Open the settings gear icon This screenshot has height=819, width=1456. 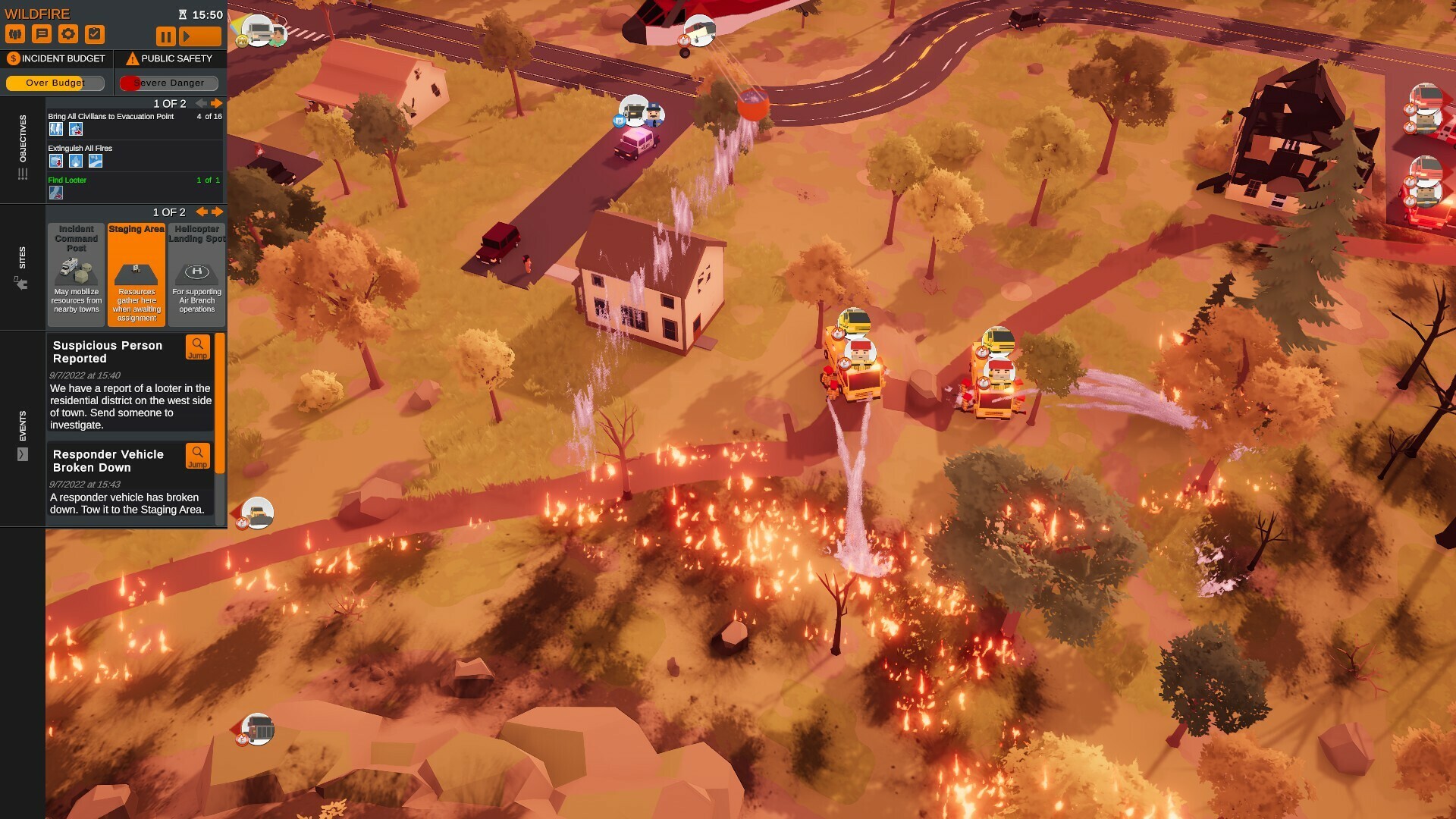point(69,33)
